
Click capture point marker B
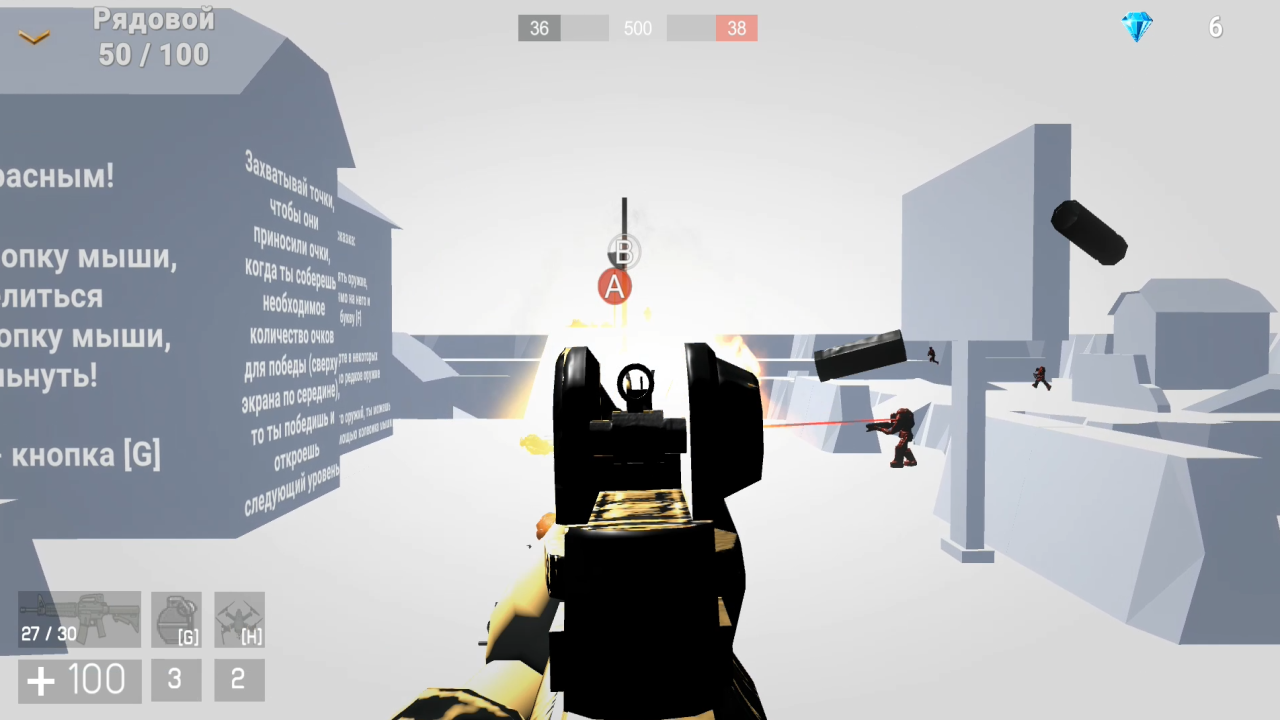pos(623,252)
